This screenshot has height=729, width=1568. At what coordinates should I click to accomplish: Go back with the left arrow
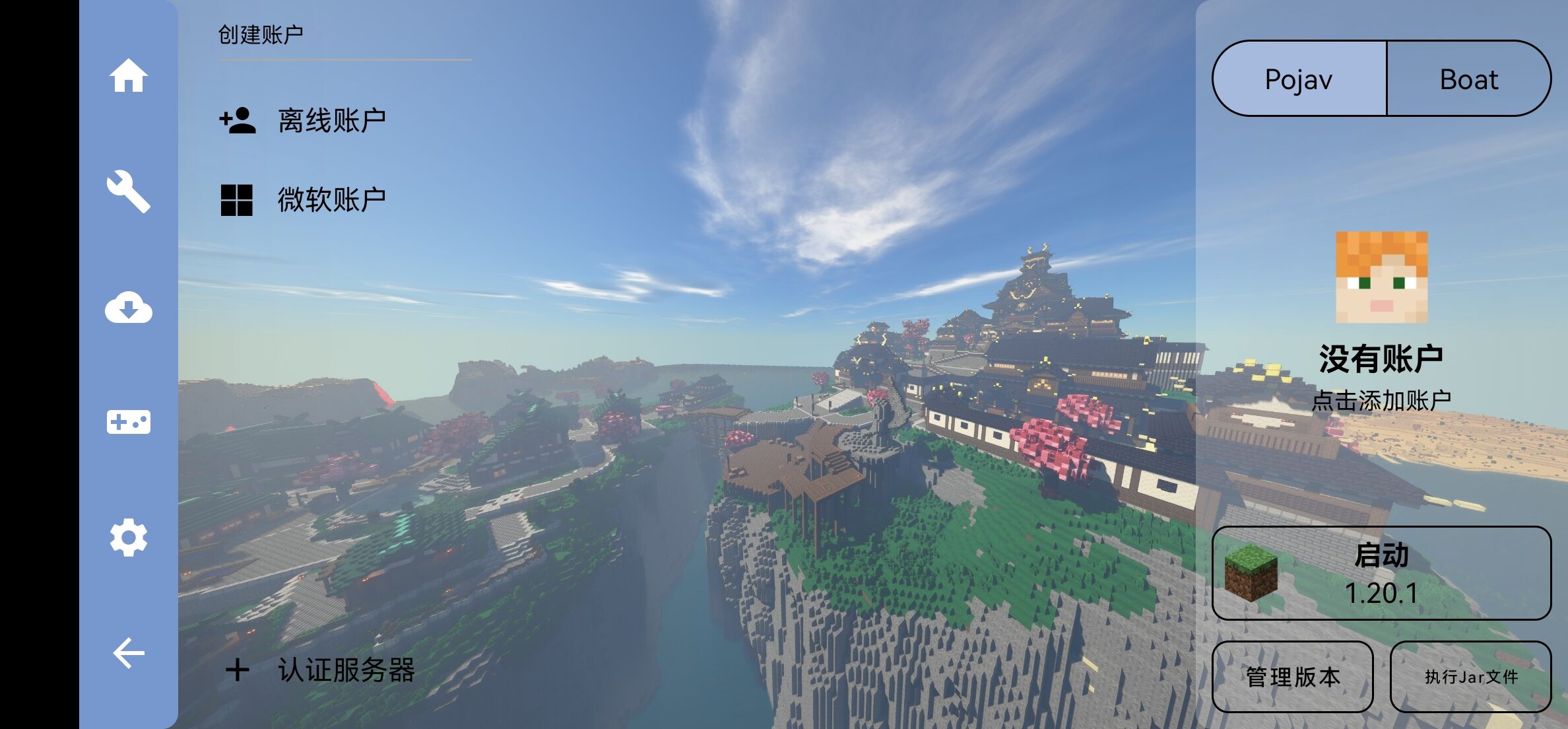(x=128, y=654)
